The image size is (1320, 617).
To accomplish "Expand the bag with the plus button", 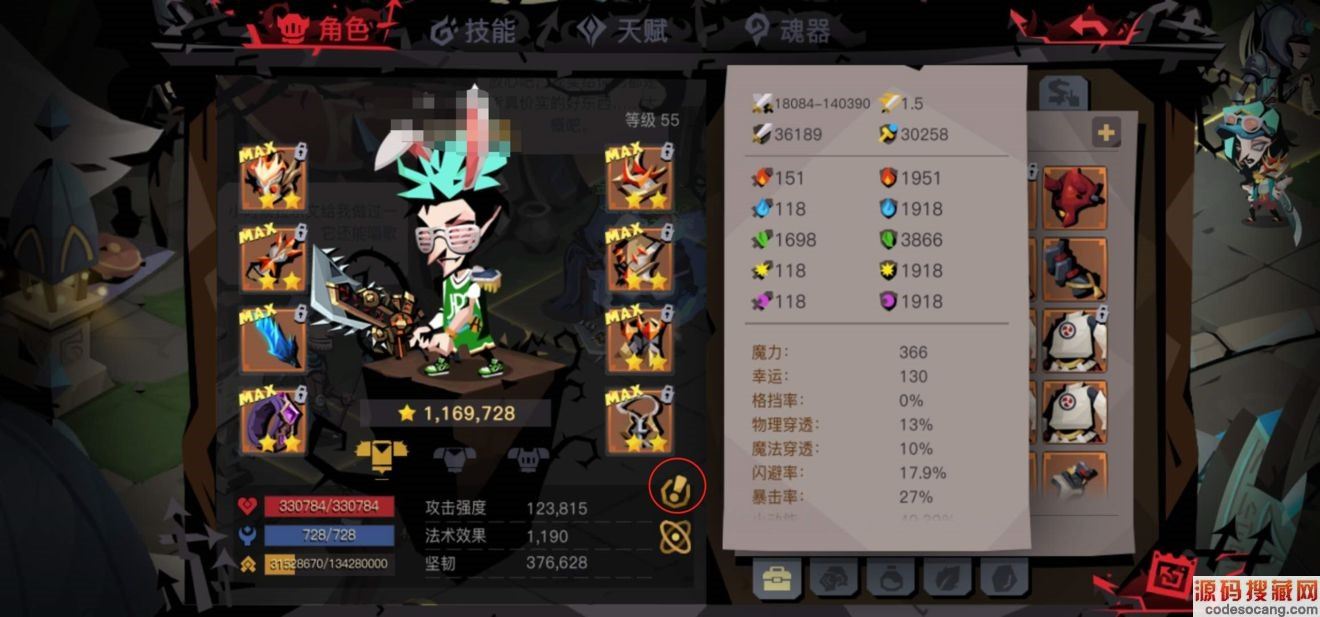I will coord(1105,132).
